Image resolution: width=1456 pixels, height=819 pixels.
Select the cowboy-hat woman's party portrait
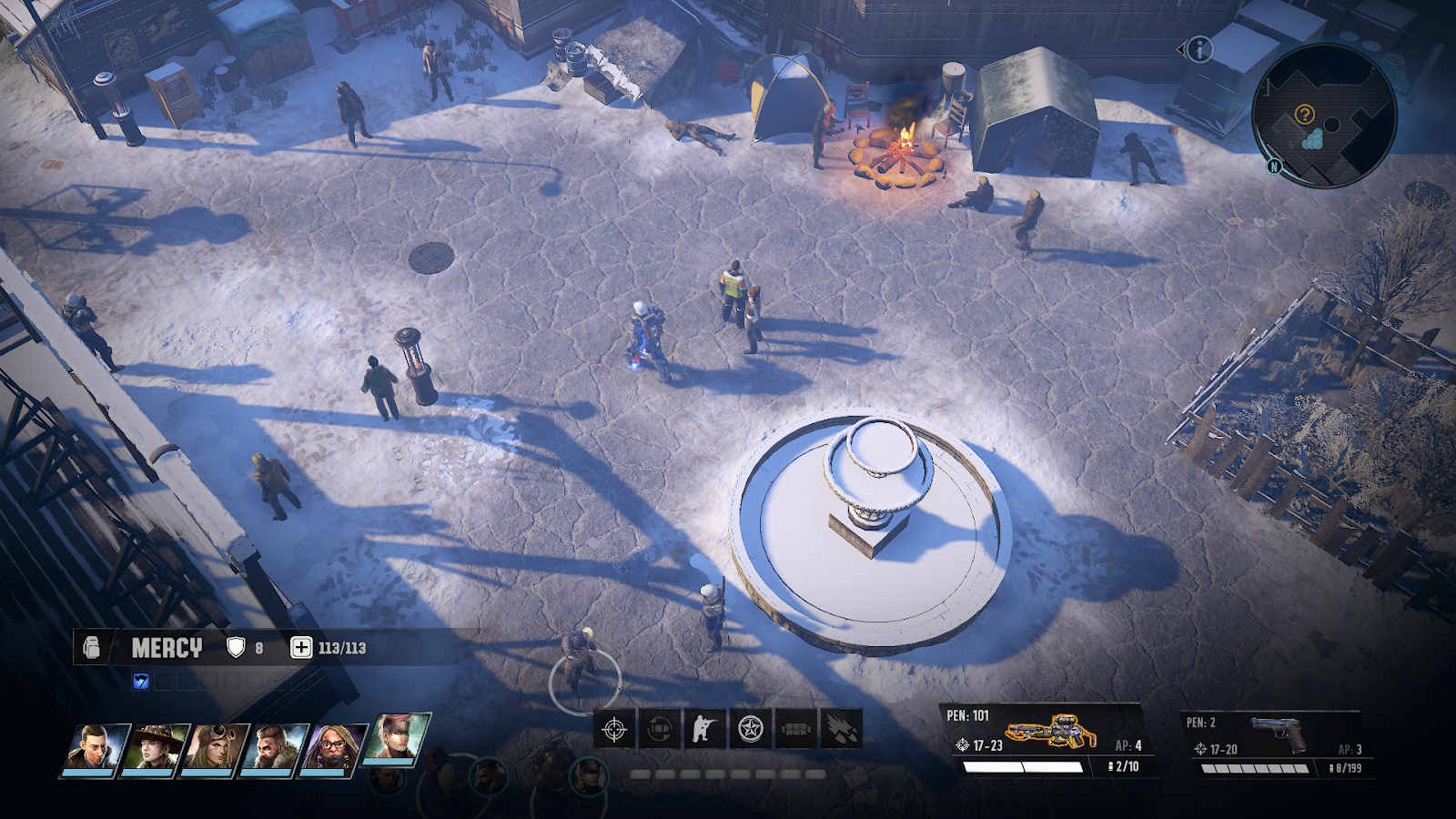tap(155, 750)
